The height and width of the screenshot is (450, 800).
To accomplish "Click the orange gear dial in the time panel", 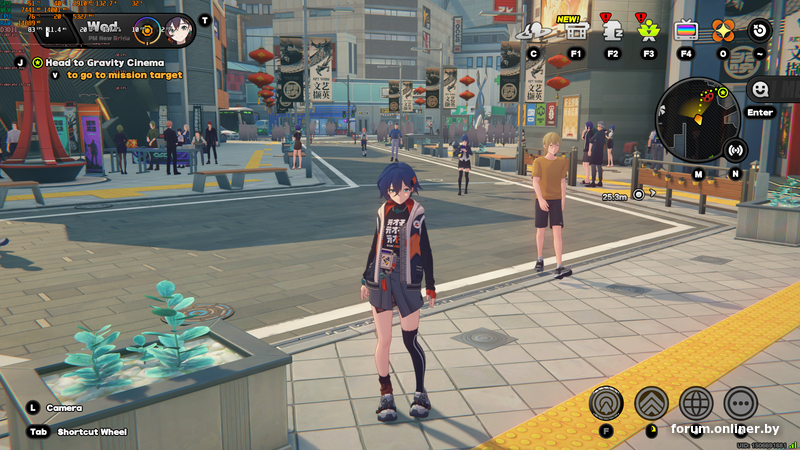I will coord(147,29).
